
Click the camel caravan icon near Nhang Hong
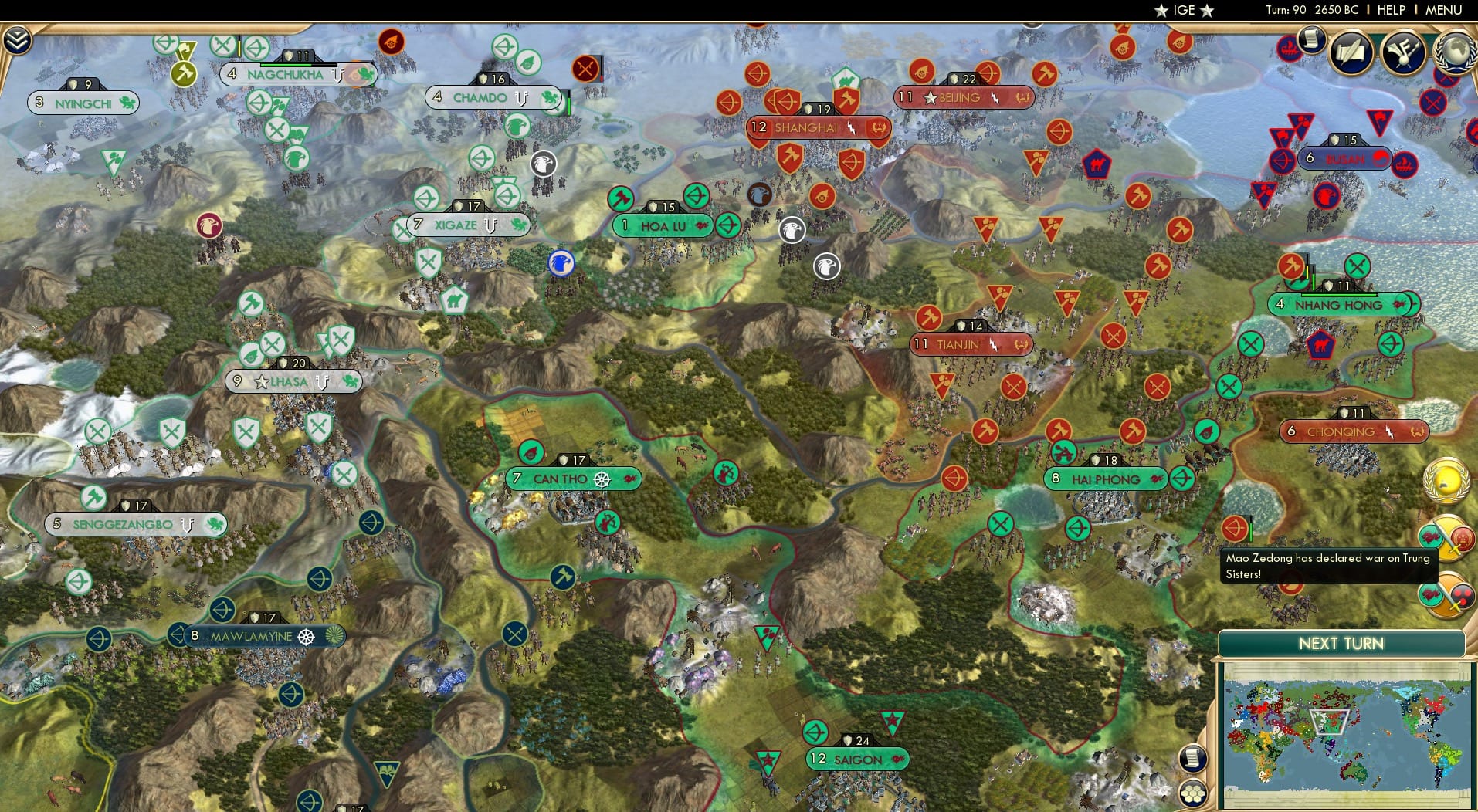[1320, 346]
